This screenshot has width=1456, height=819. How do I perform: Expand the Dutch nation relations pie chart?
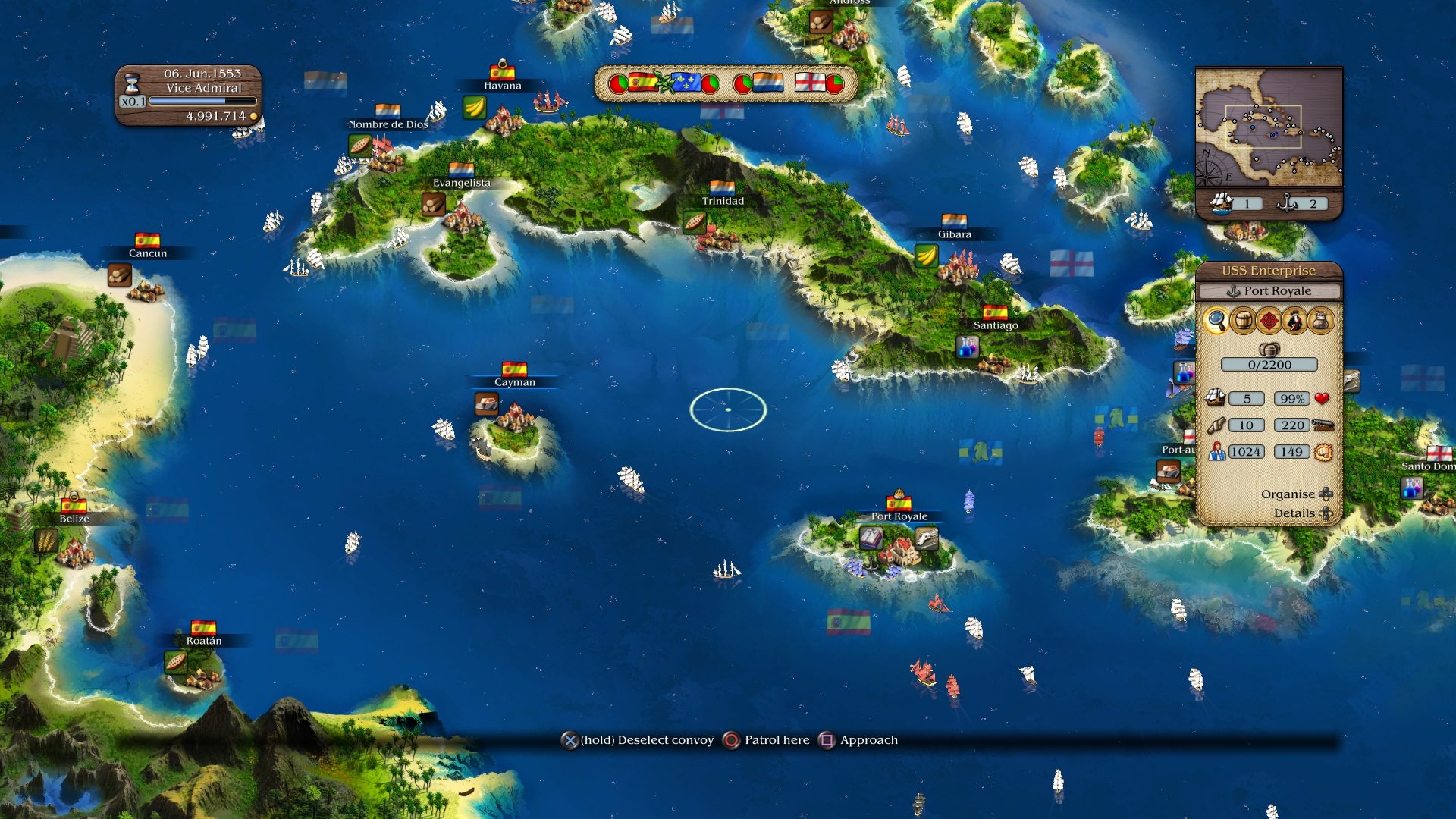tap(744, 83)
